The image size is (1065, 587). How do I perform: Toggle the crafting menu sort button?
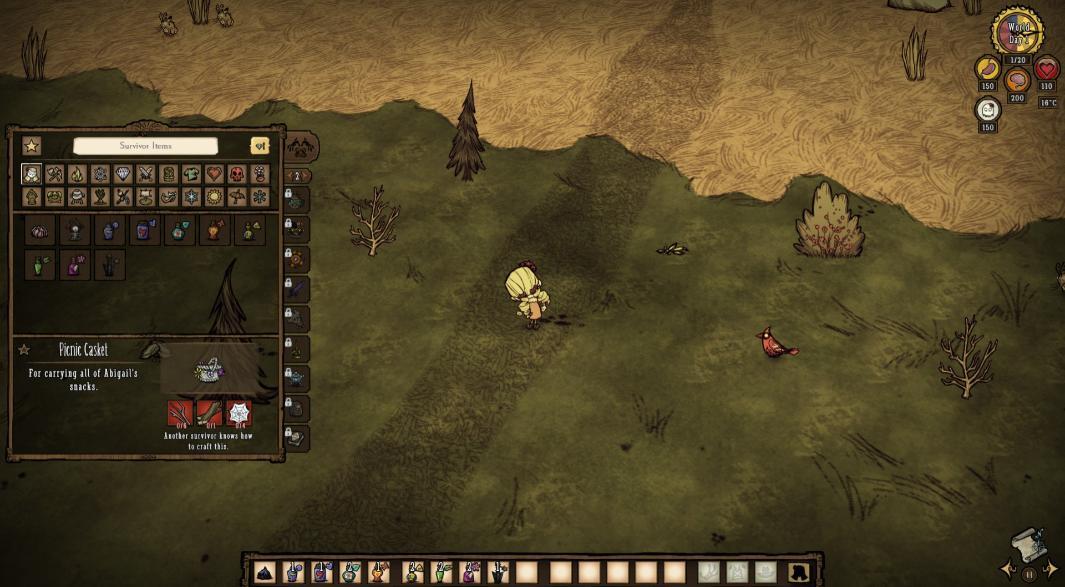click(x=260, y=146)
